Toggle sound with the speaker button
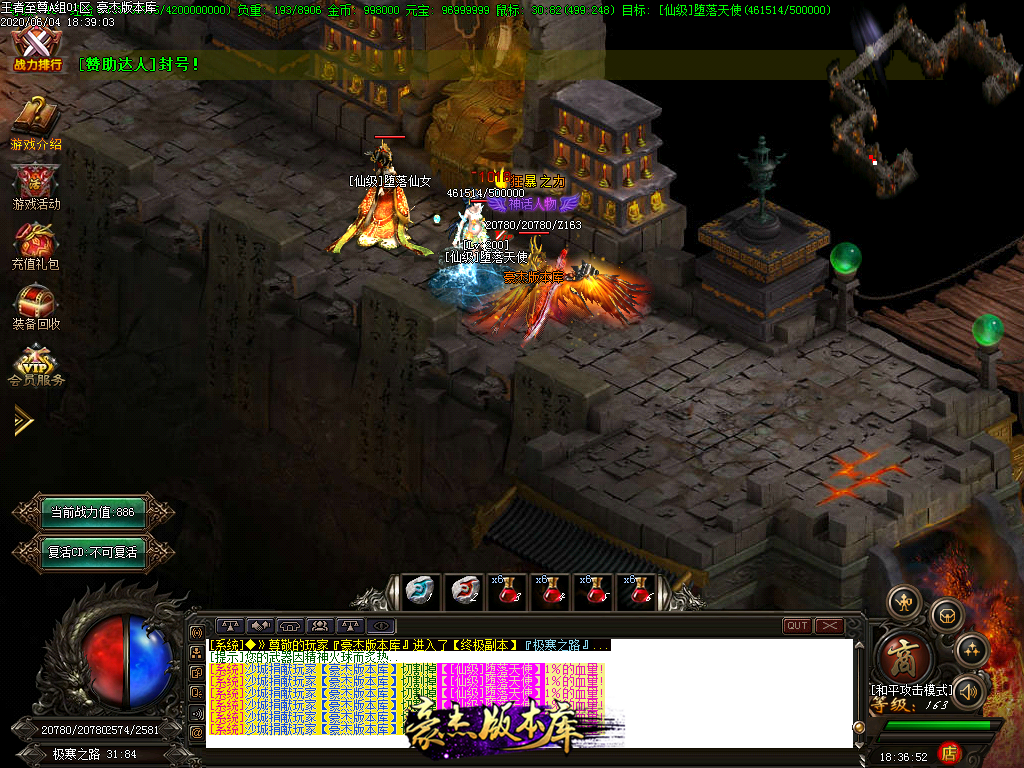 coord(968,691)
